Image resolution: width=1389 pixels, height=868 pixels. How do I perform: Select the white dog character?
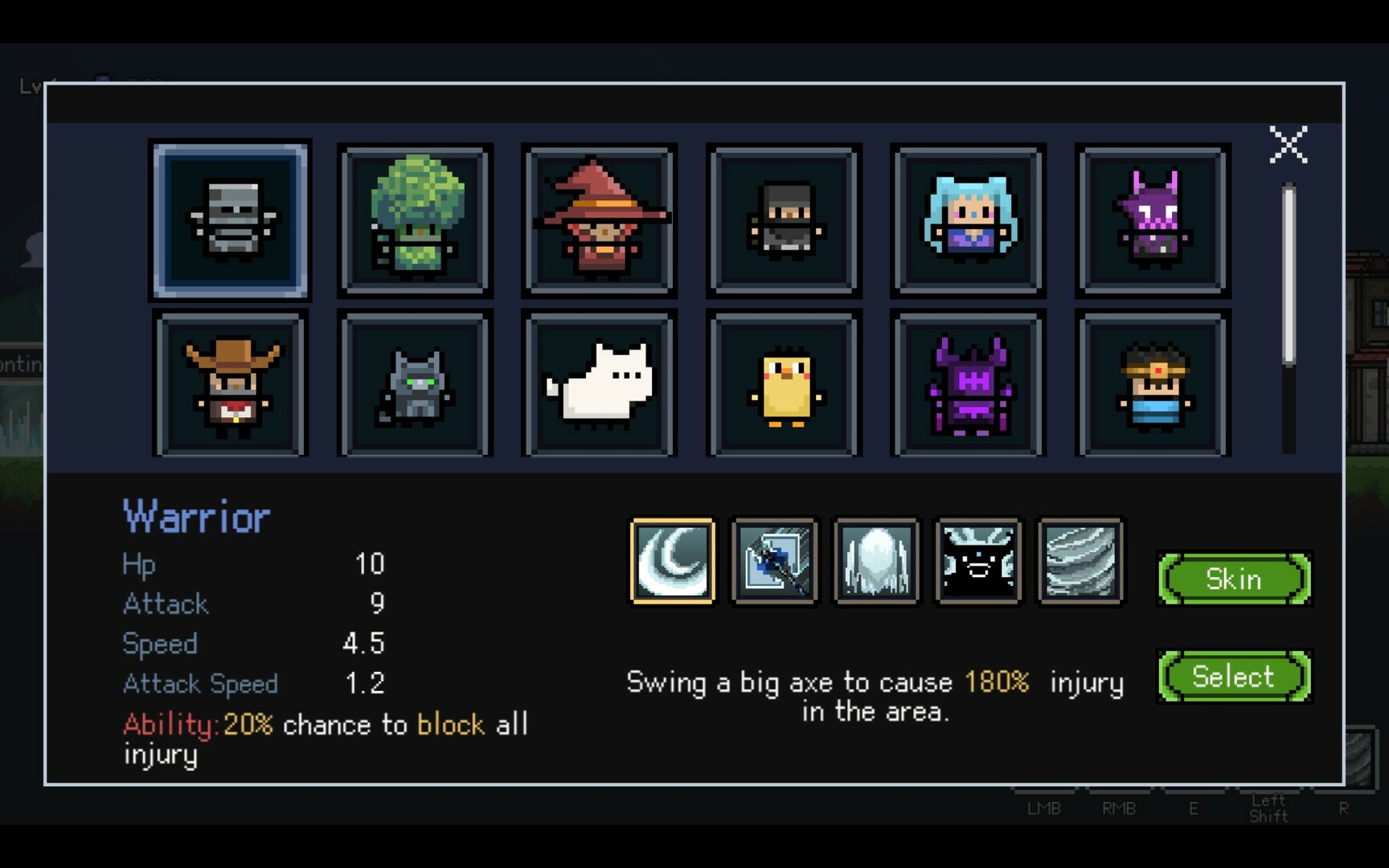click(599, 386)
